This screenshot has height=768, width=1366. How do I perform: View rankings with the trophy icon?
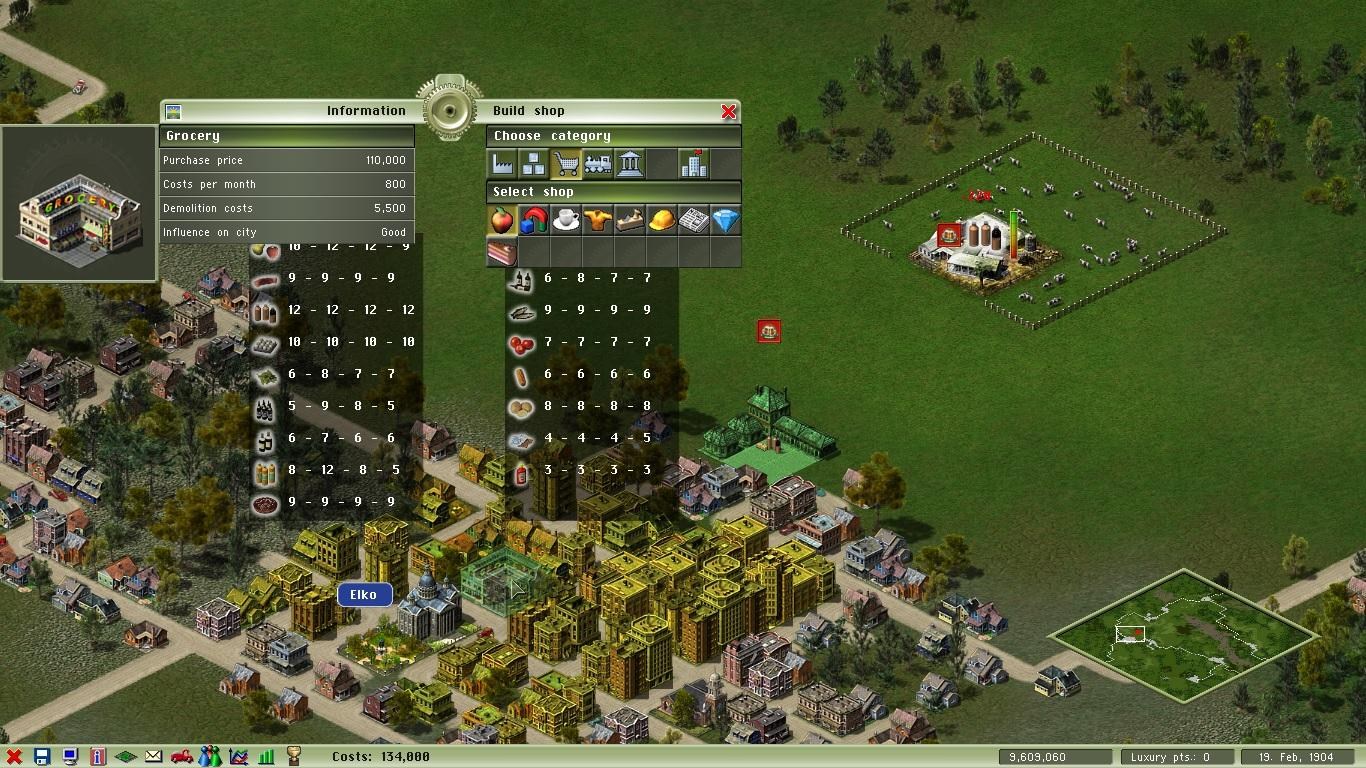(x=295, y=756)
